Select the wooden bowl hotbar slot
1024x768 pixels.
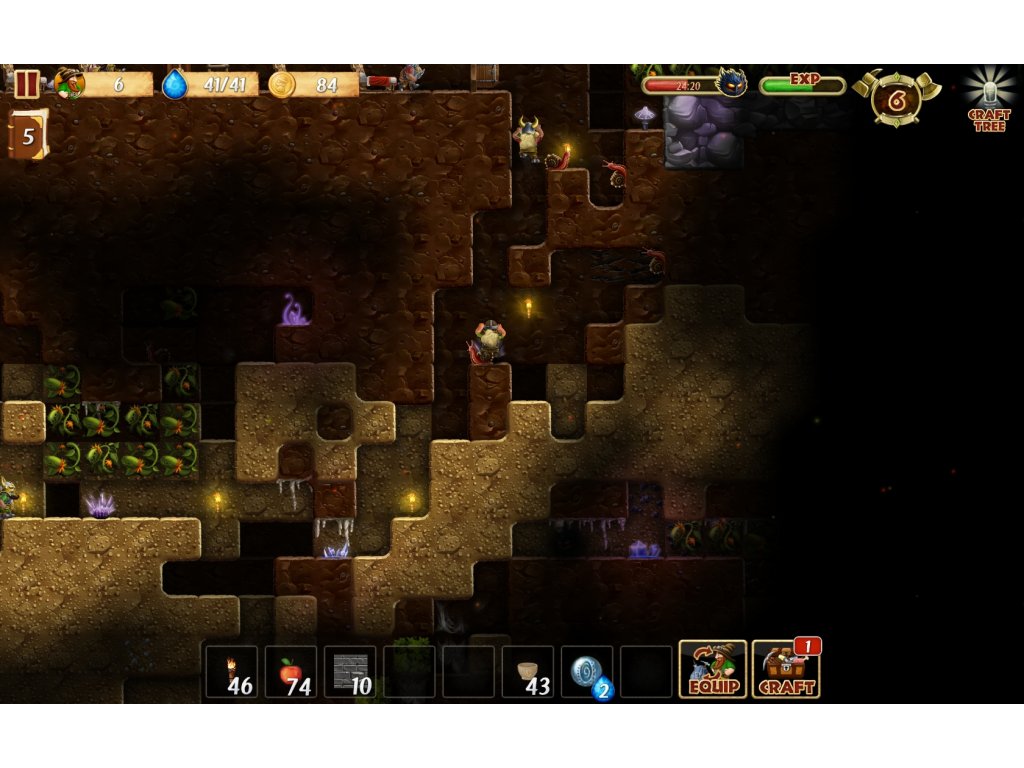coord(528,671)
